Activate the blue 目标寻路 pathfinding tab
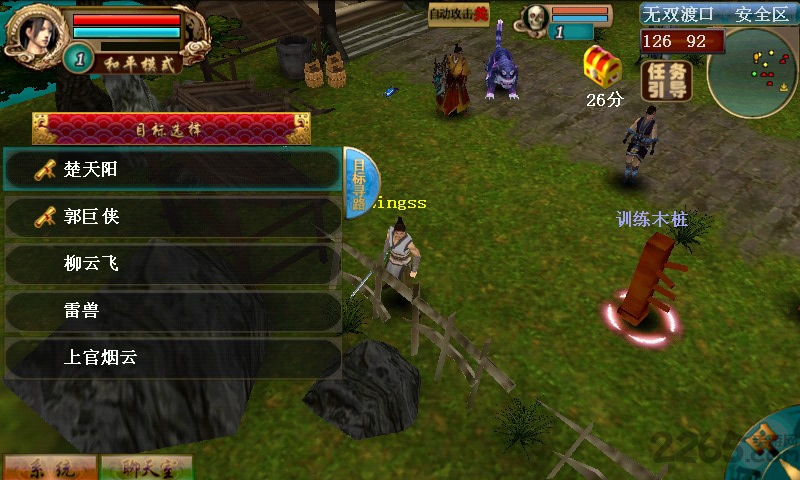This screenshot has height=480, width=800. click(x=360, y=180)
